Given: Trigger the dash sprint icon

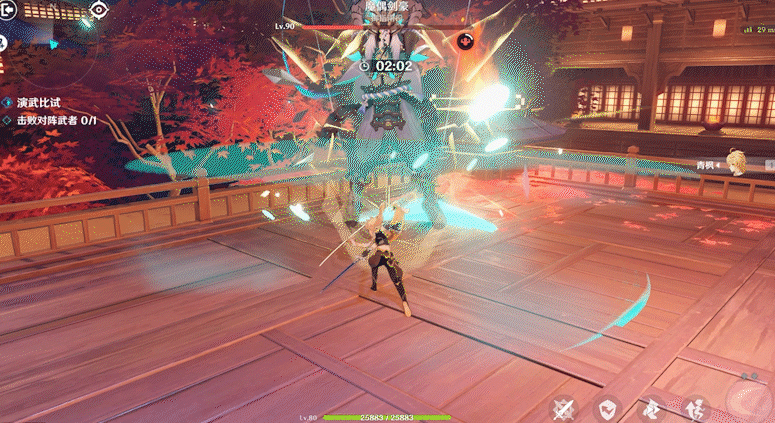Looking at the screenshot, I should click(x=650, y=408).
